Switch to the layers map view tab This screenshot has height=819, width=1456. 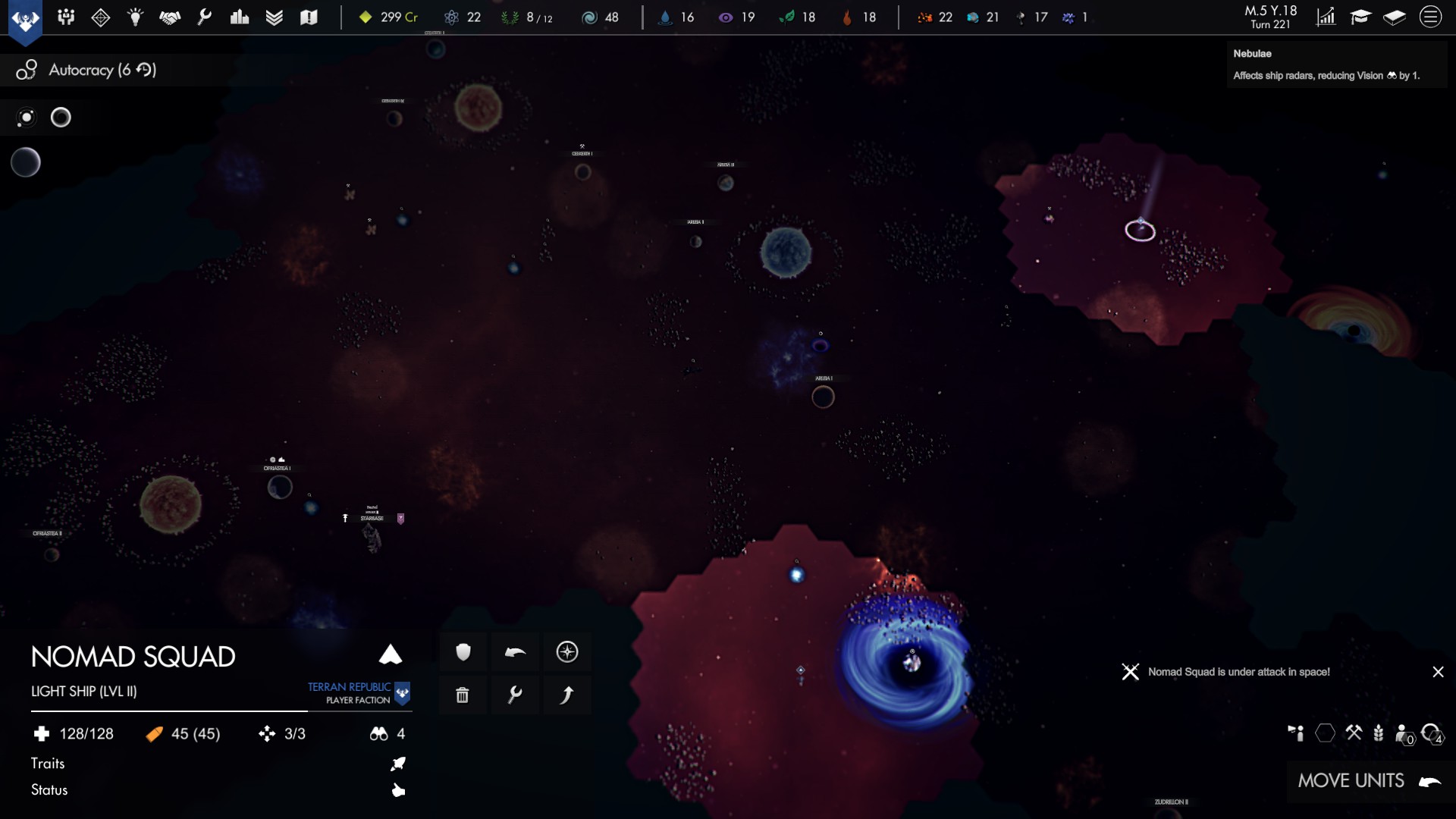[1395, 16]
